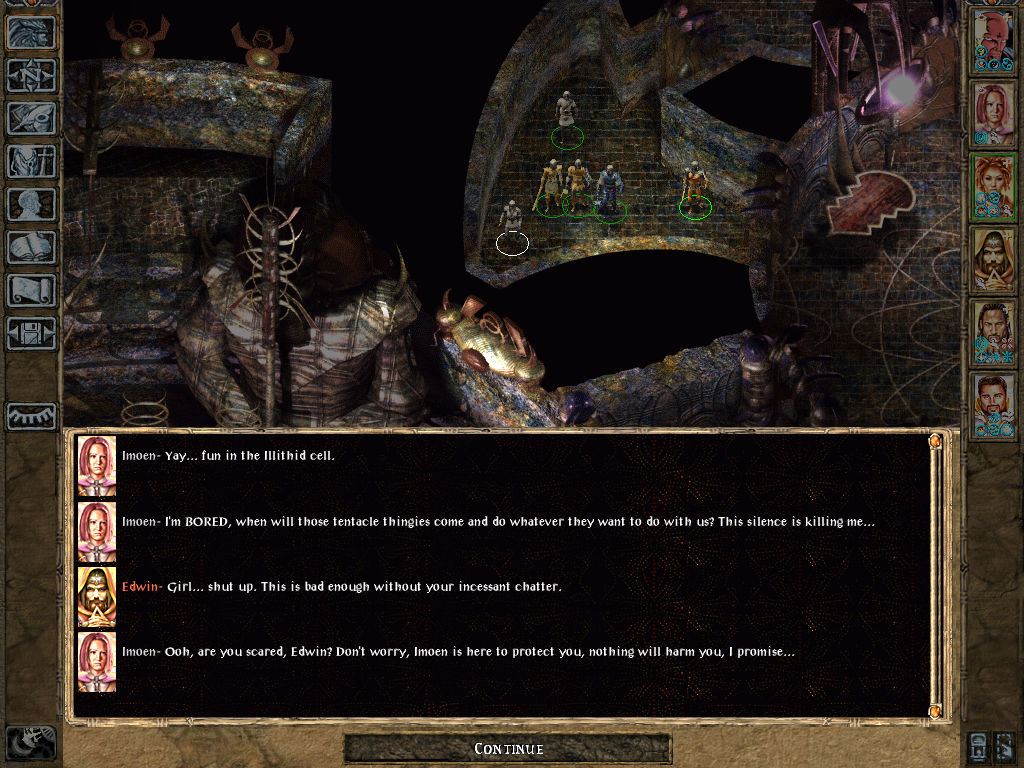Open the inventory screen
The image size is (1024, 768).
click(31, 161)
